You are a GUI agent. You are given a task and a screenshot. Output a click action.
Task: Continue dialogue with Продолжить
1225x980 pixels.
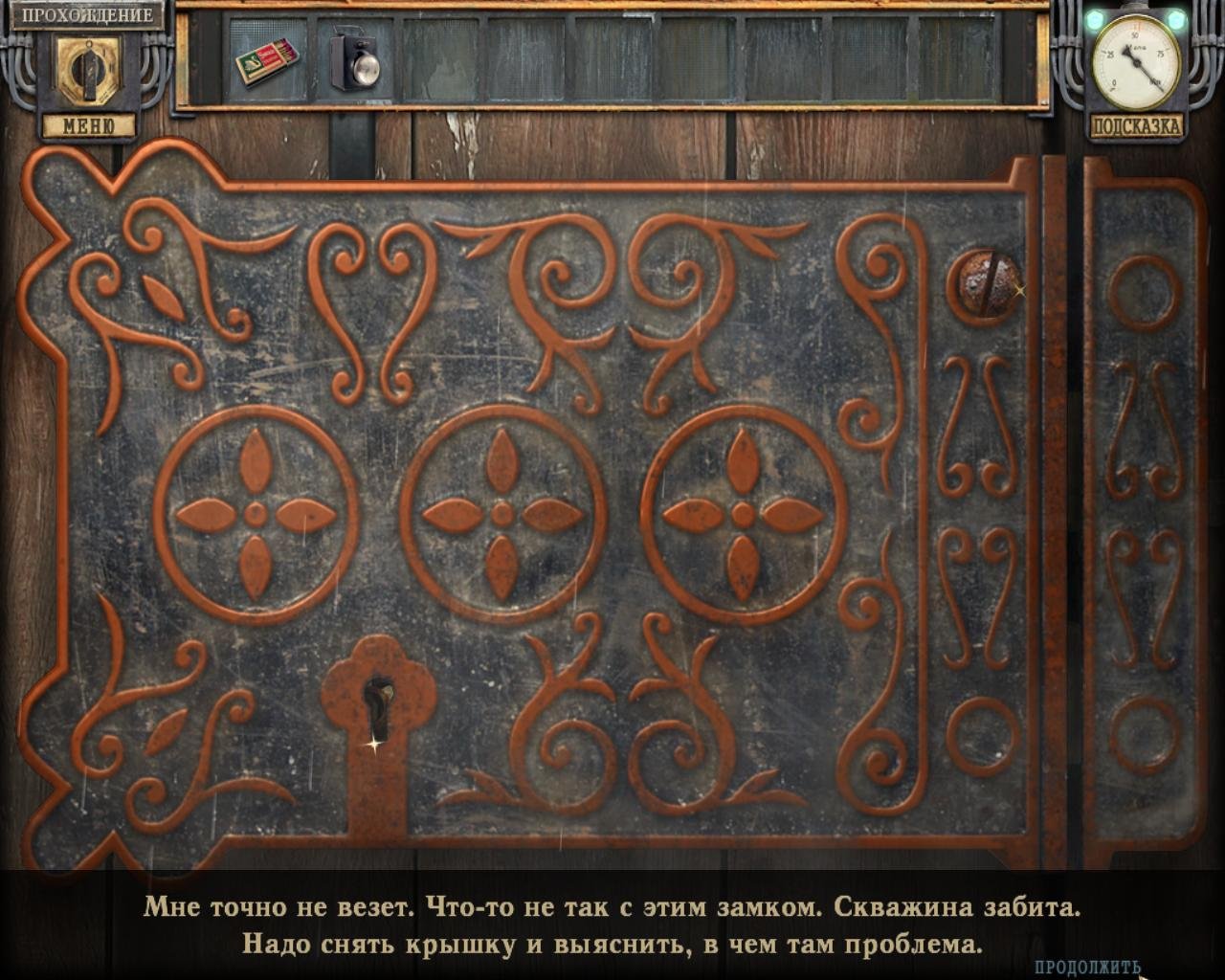(x=1088, y=967)
